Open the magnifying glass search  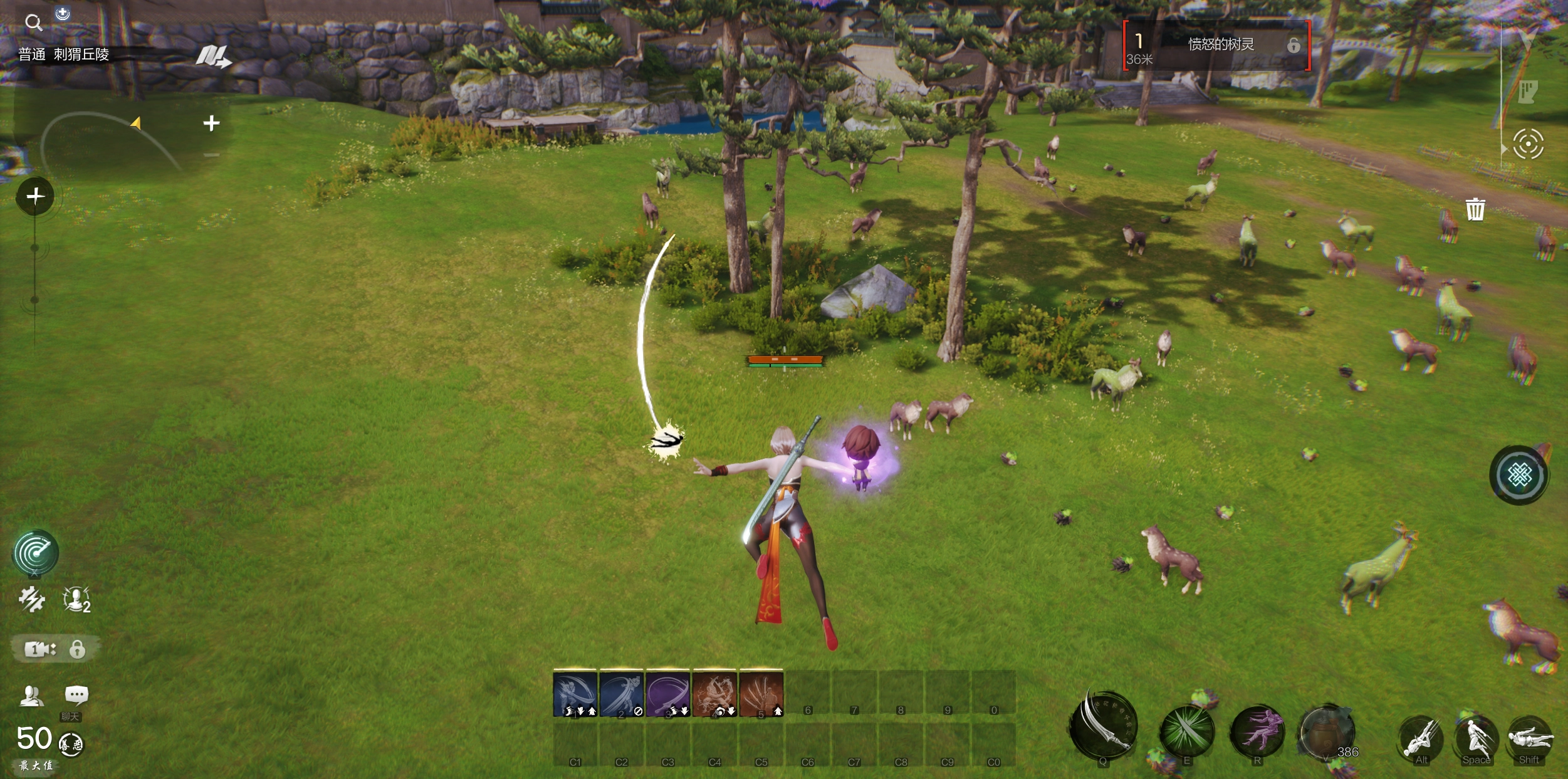[x=33, y=24]
